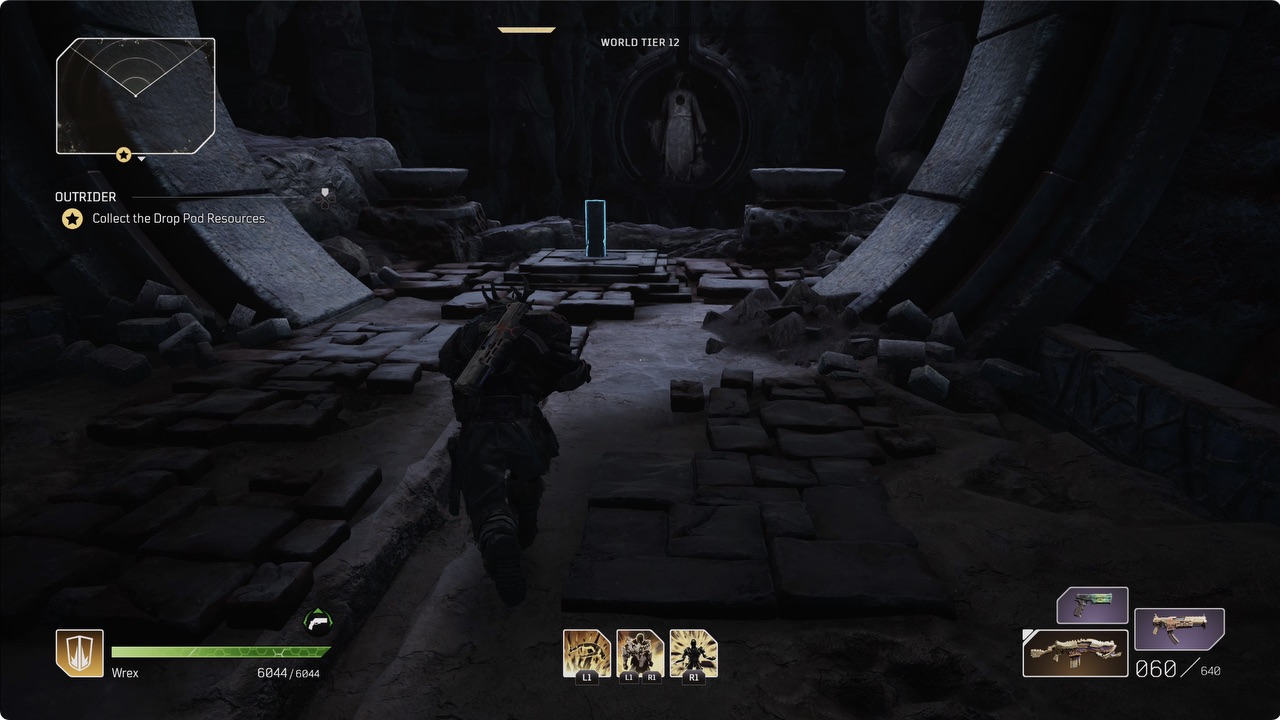Click the shield class emblem beside Wrex
This screenshot has width=1280, height=720.
tap(79, 653)
